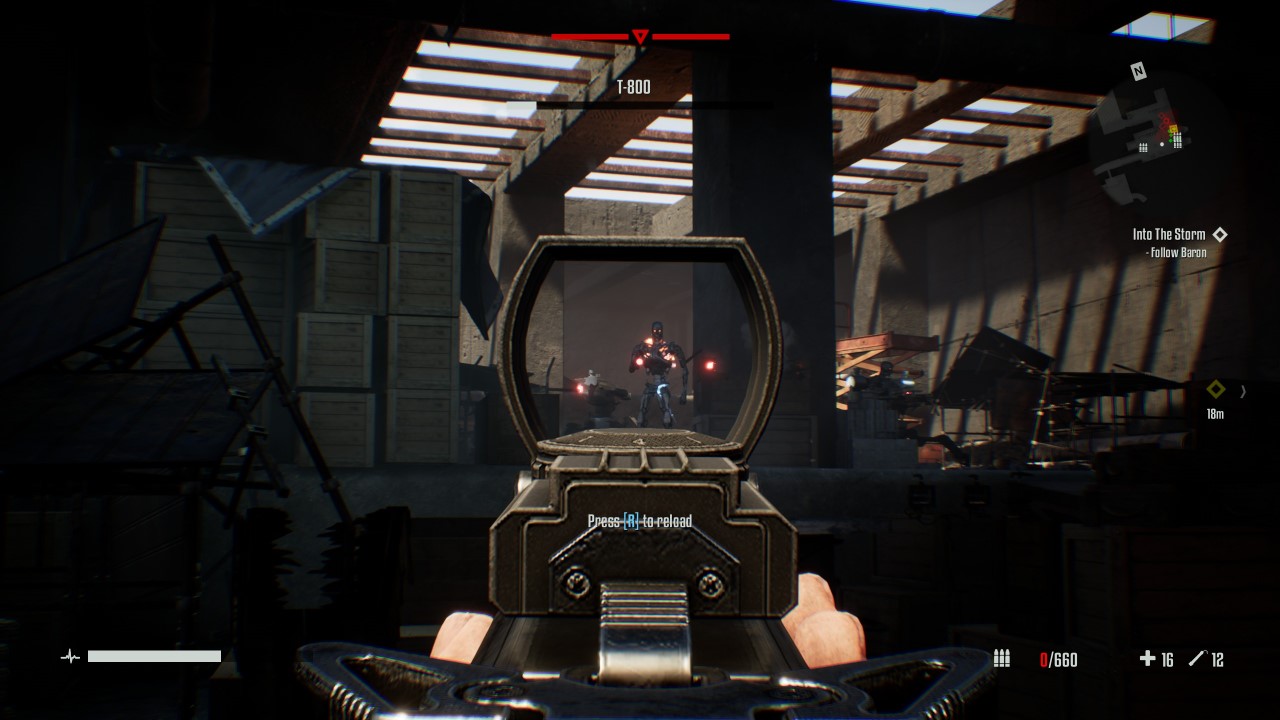The height and width of the screenshot is (720, 1280).
Task: Click the north indicator on the minimap
Action: tap(1137, 71)
